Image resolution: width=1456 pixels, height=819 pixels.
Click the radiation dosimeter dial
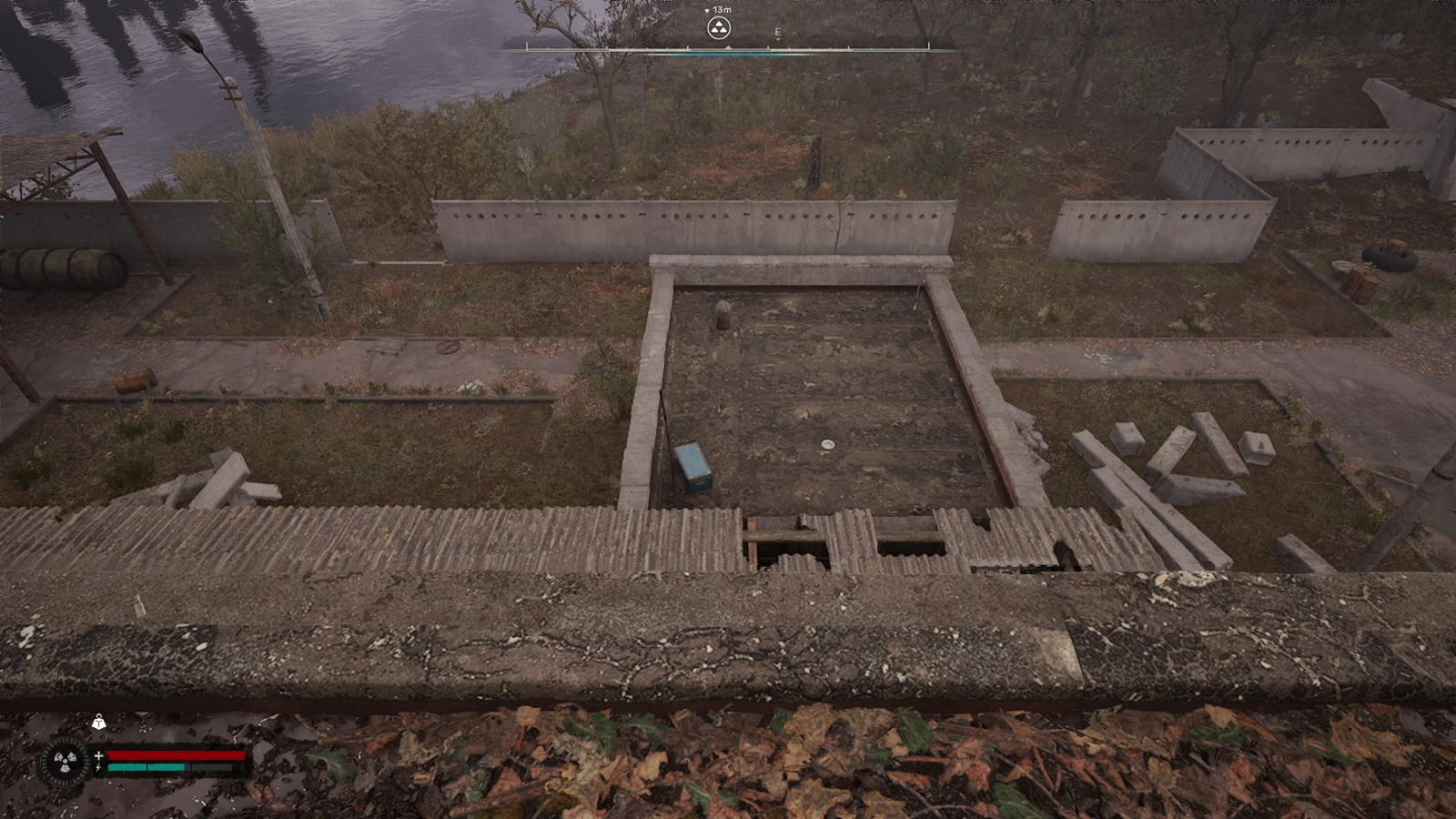(65, 760)
